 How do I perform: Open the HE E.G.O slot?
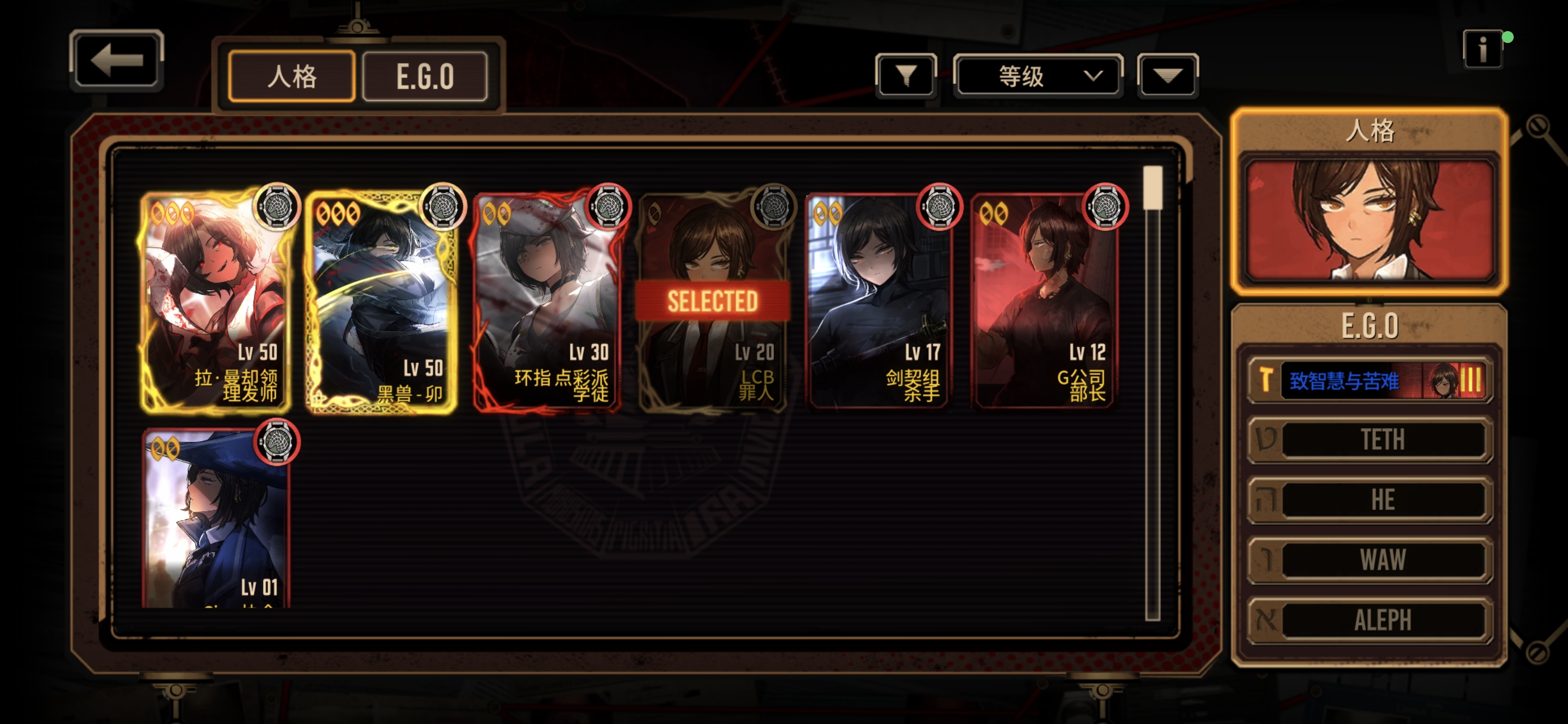[x=1369, y=499]
